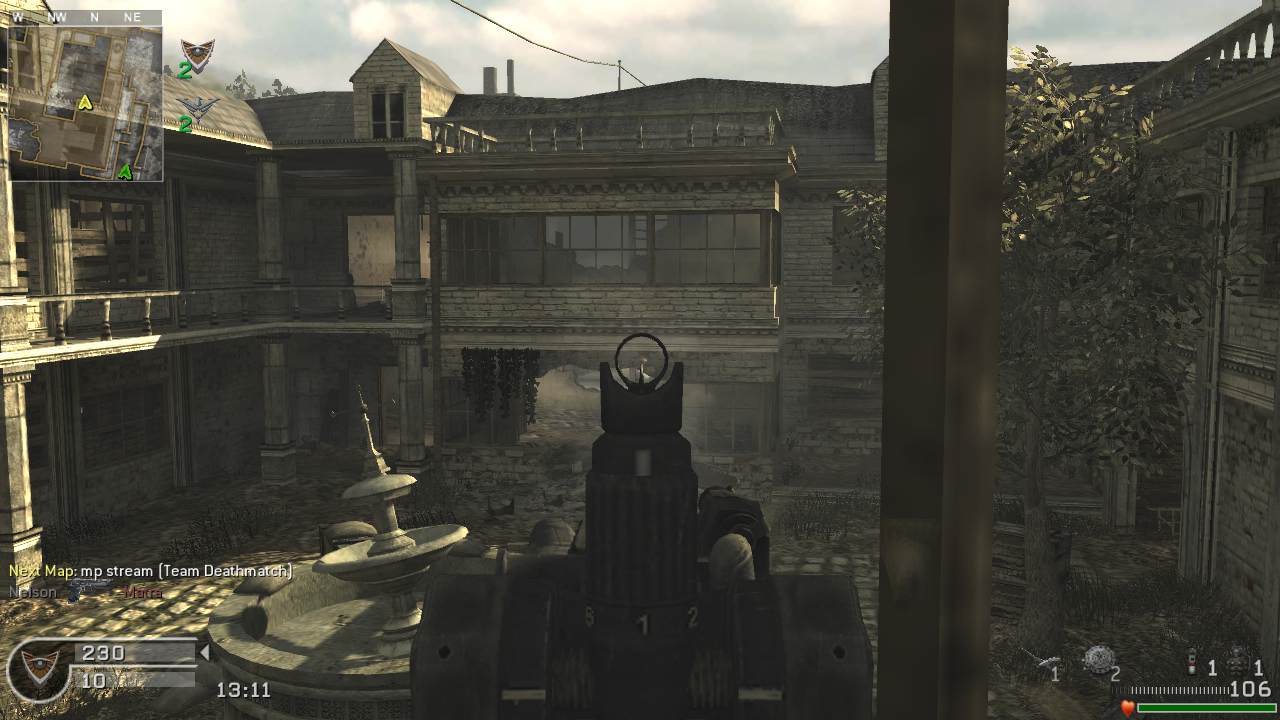Select the frag grenade icon
This screenshot has height=720, width=1280.
(x=1236, y=663)
